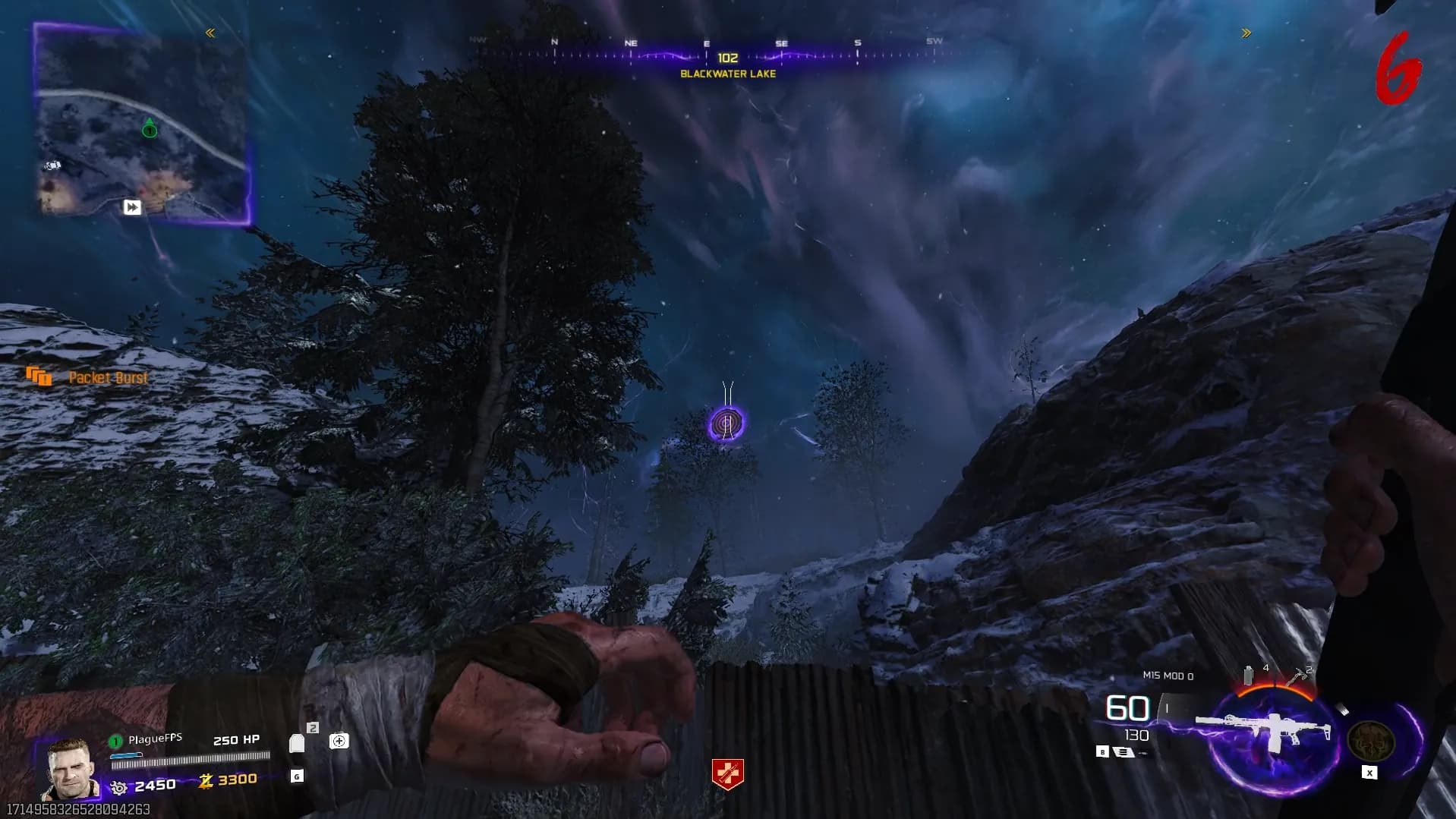
Task: Click the purple spiral objective marker
Action: [726, 423]
